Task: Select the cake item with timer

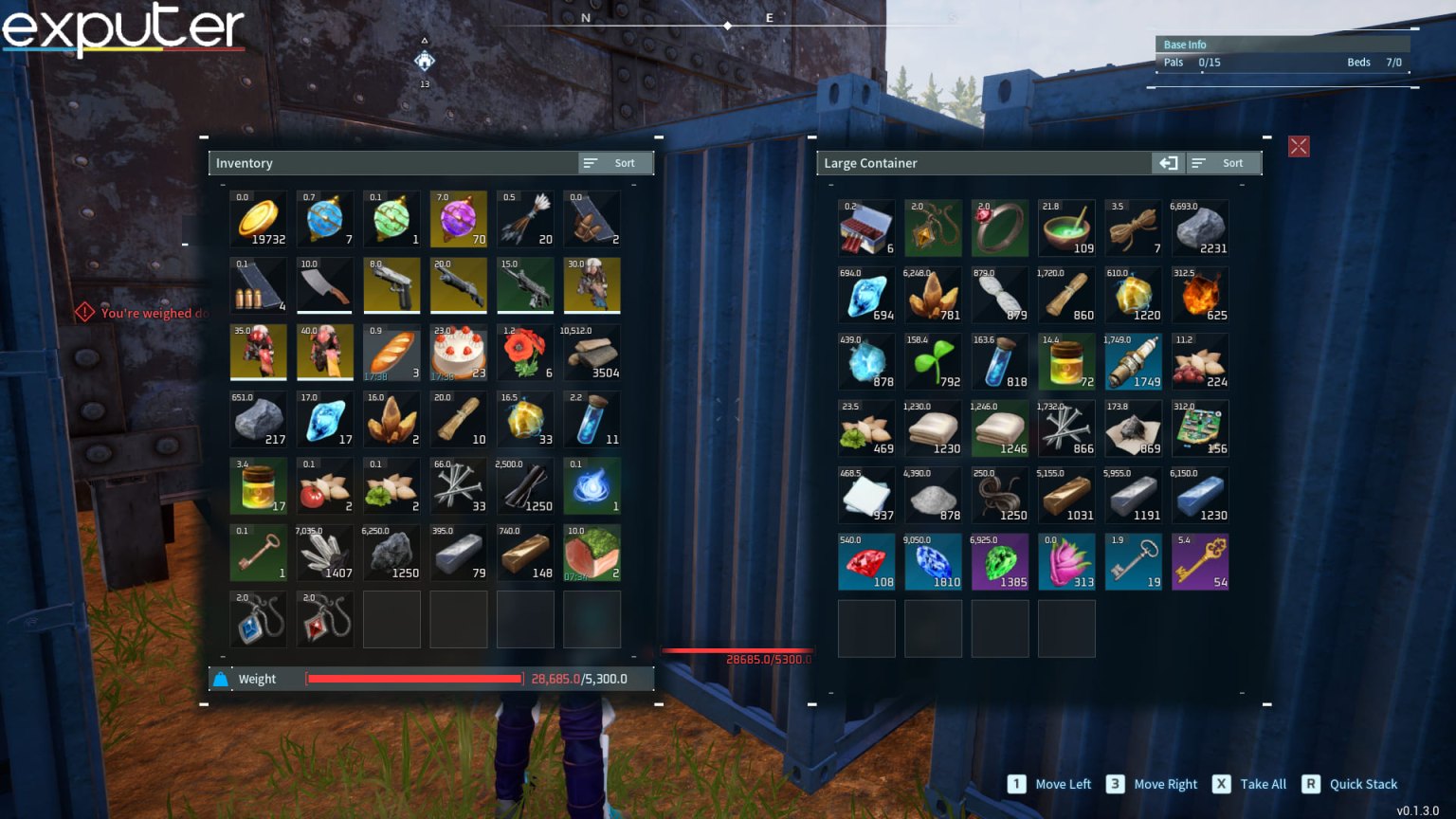Action: click(459, 352)
